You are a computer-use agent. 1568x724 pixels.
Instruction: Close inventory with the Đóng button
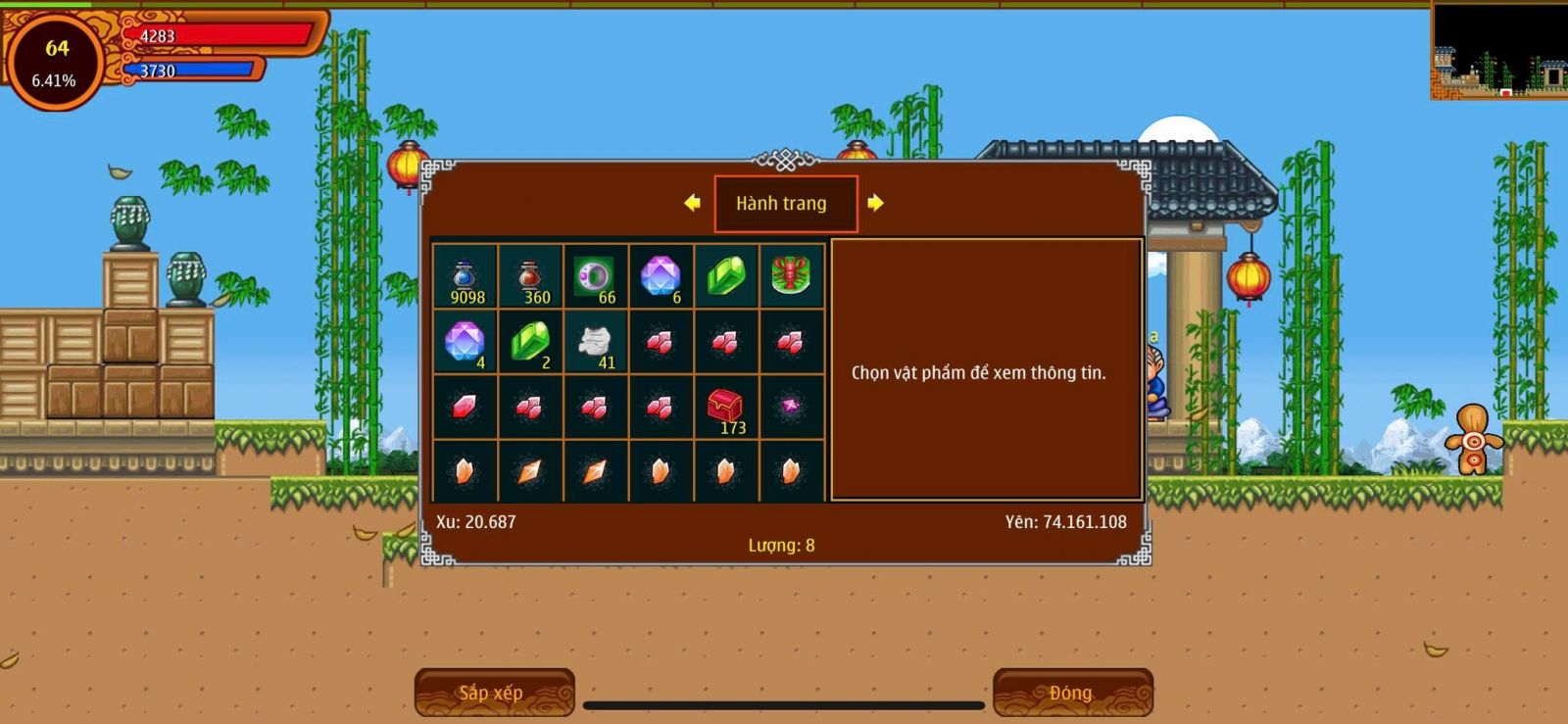click(1072, 693)
